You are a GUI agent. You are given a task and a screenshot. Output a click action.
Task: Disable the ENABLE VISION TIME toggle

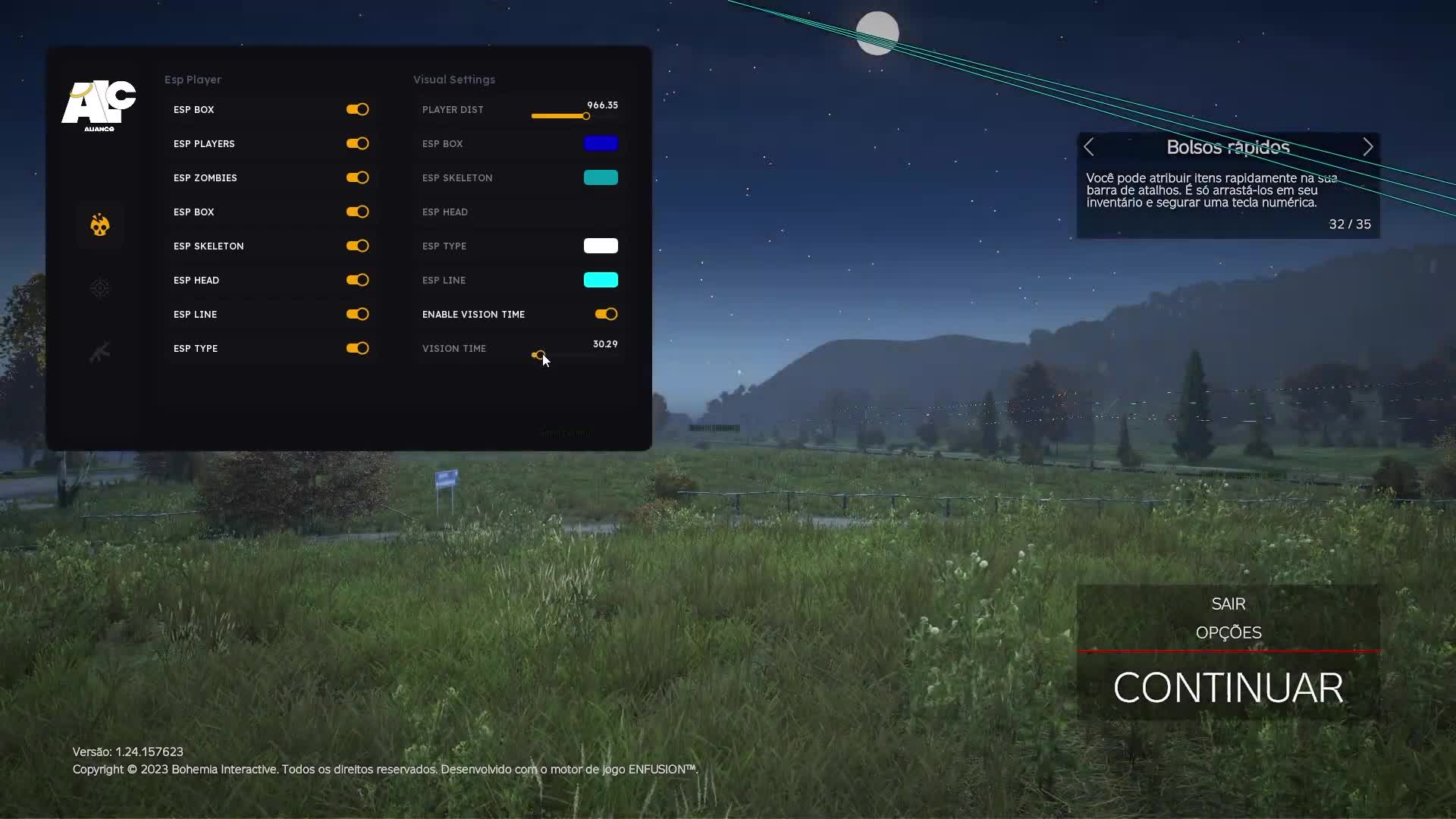tap(606, 314)
